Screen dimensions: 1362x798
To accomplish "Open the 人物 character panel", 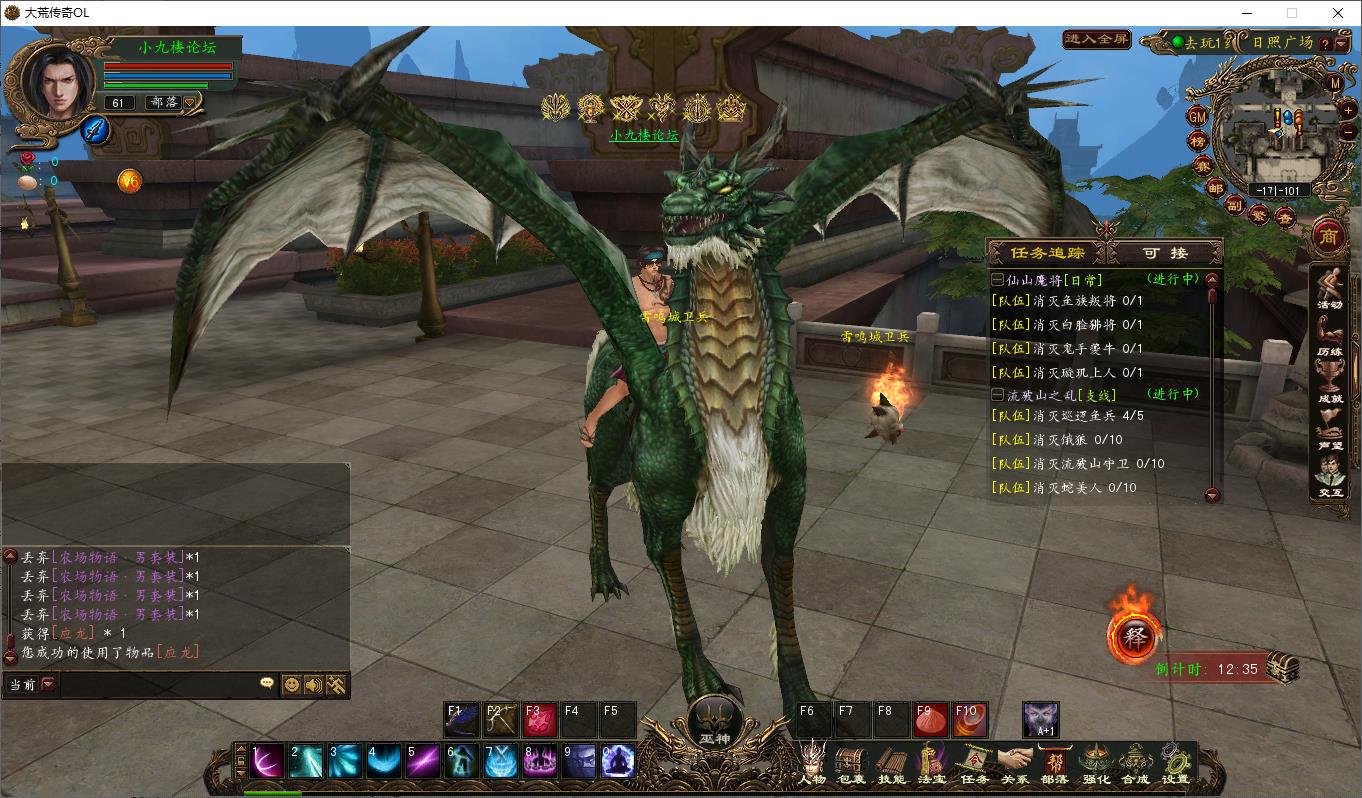I will pos(812,762).
